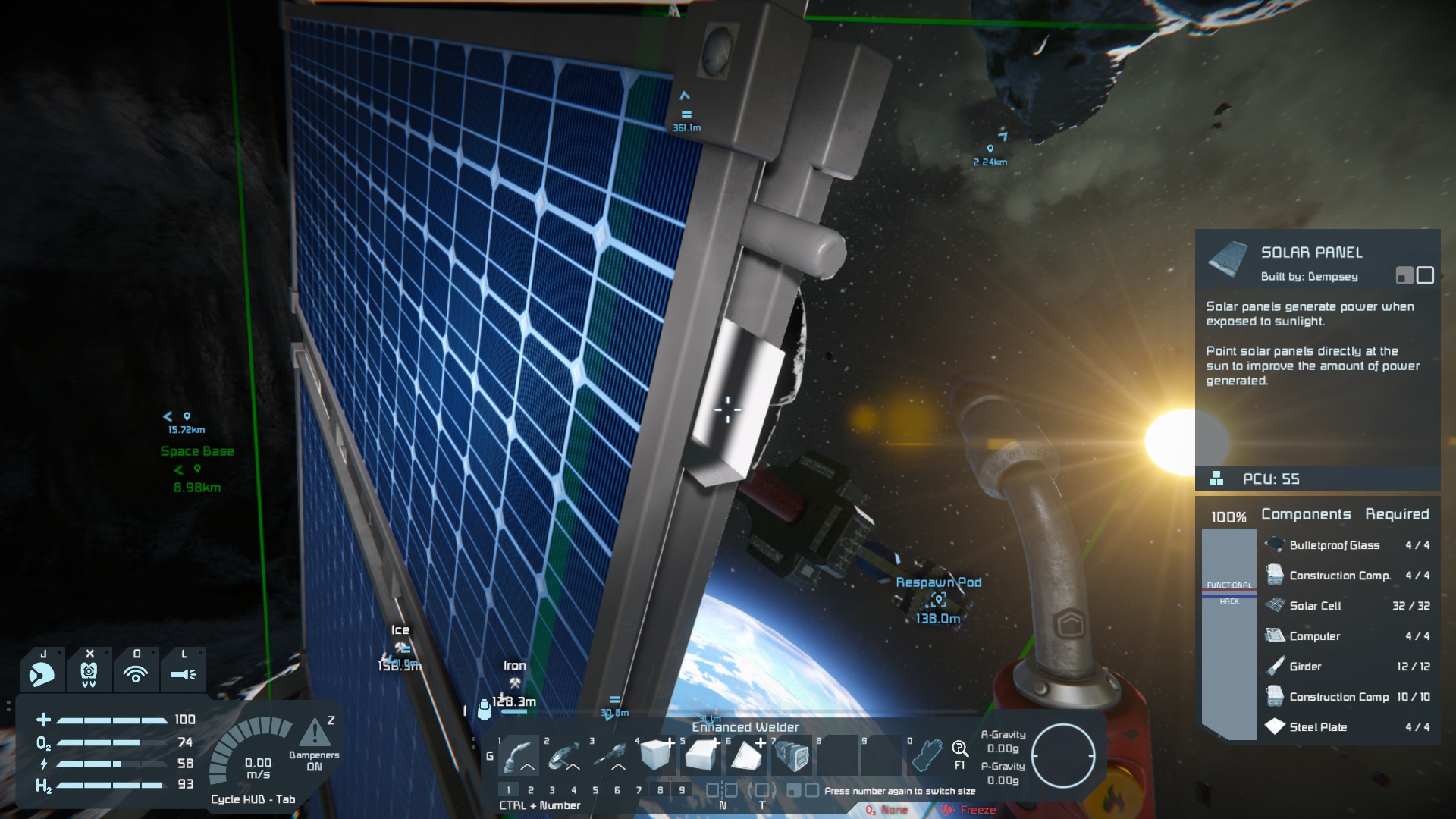Viewport: 1456px width, 819px height.
Task: Select the armor cube block slot
Action: (x=656, y=755)
